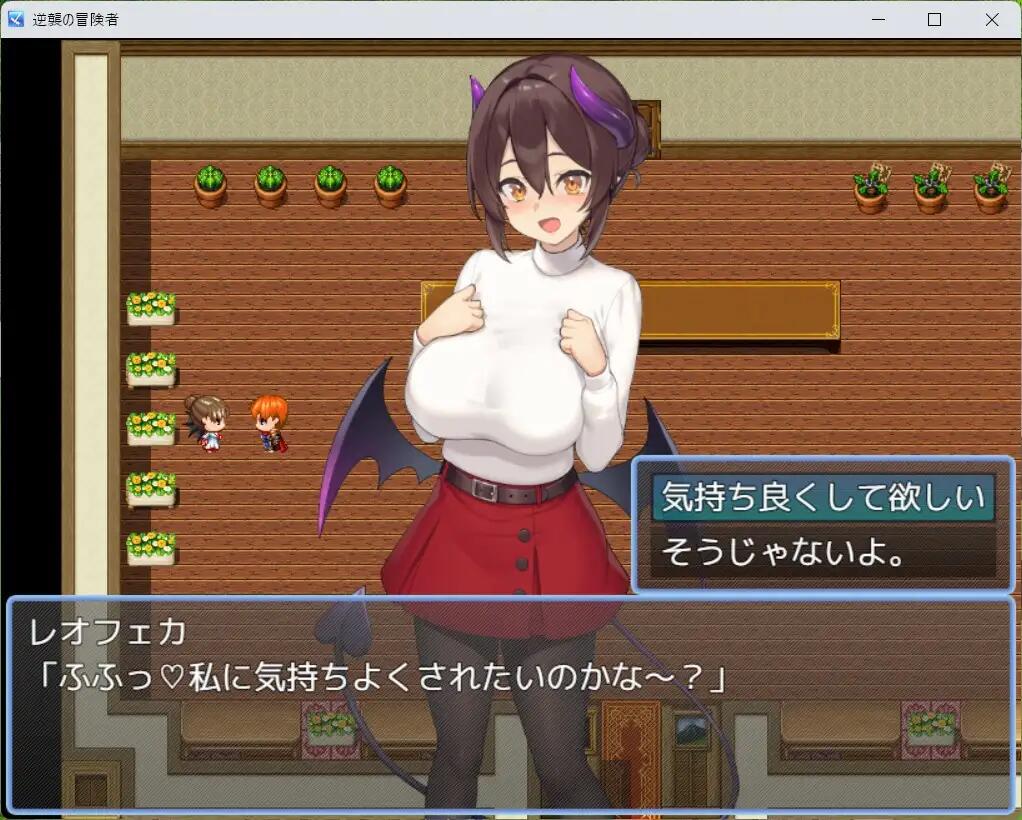
Task: Minimize the game window
Action: (x=878, y=19)
